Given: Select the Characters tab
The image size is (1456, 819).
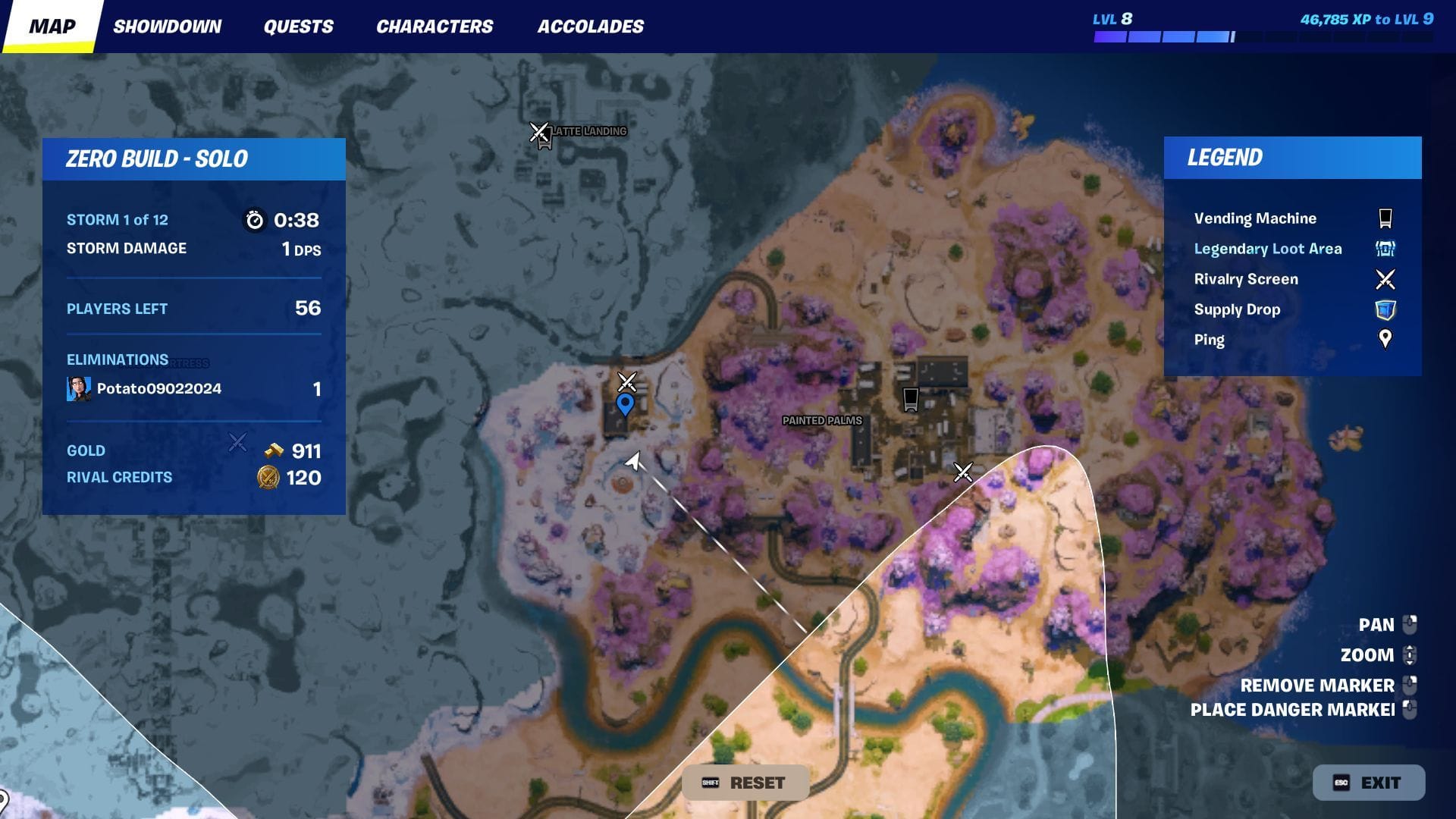Looking at the screenshot, I should click(435, 27).
